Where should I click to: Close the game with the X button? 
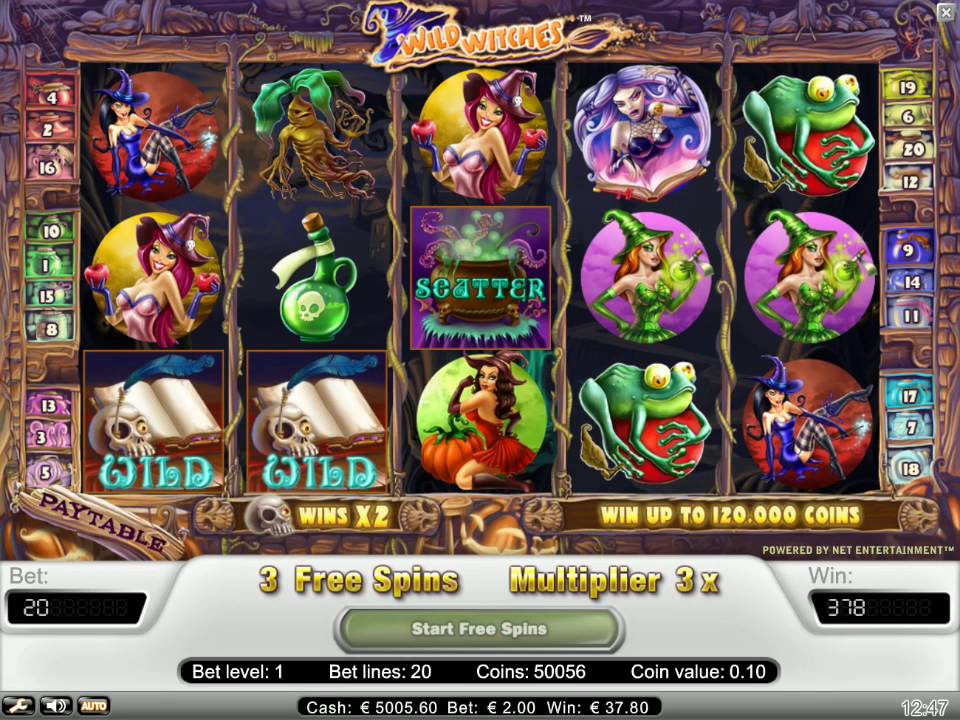point(946,12)
